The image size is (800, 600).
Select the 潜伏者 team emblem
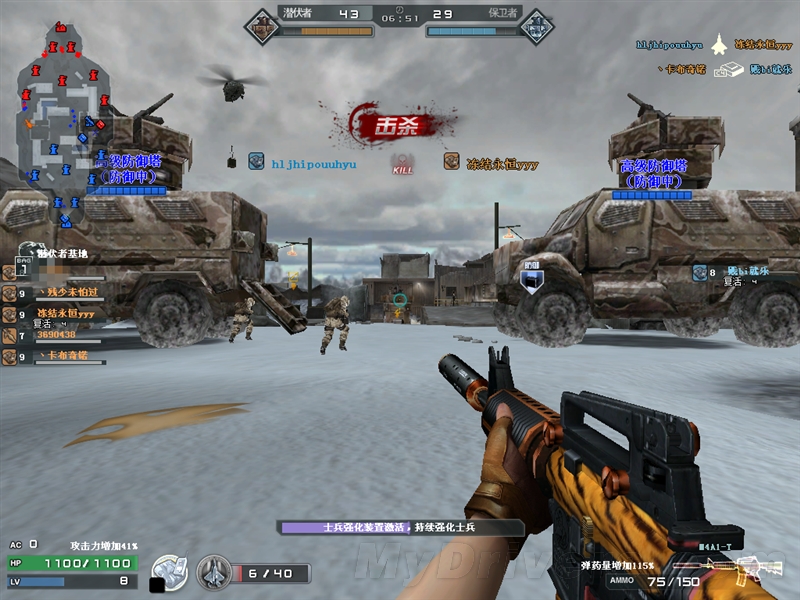click(x=262, y=25)
